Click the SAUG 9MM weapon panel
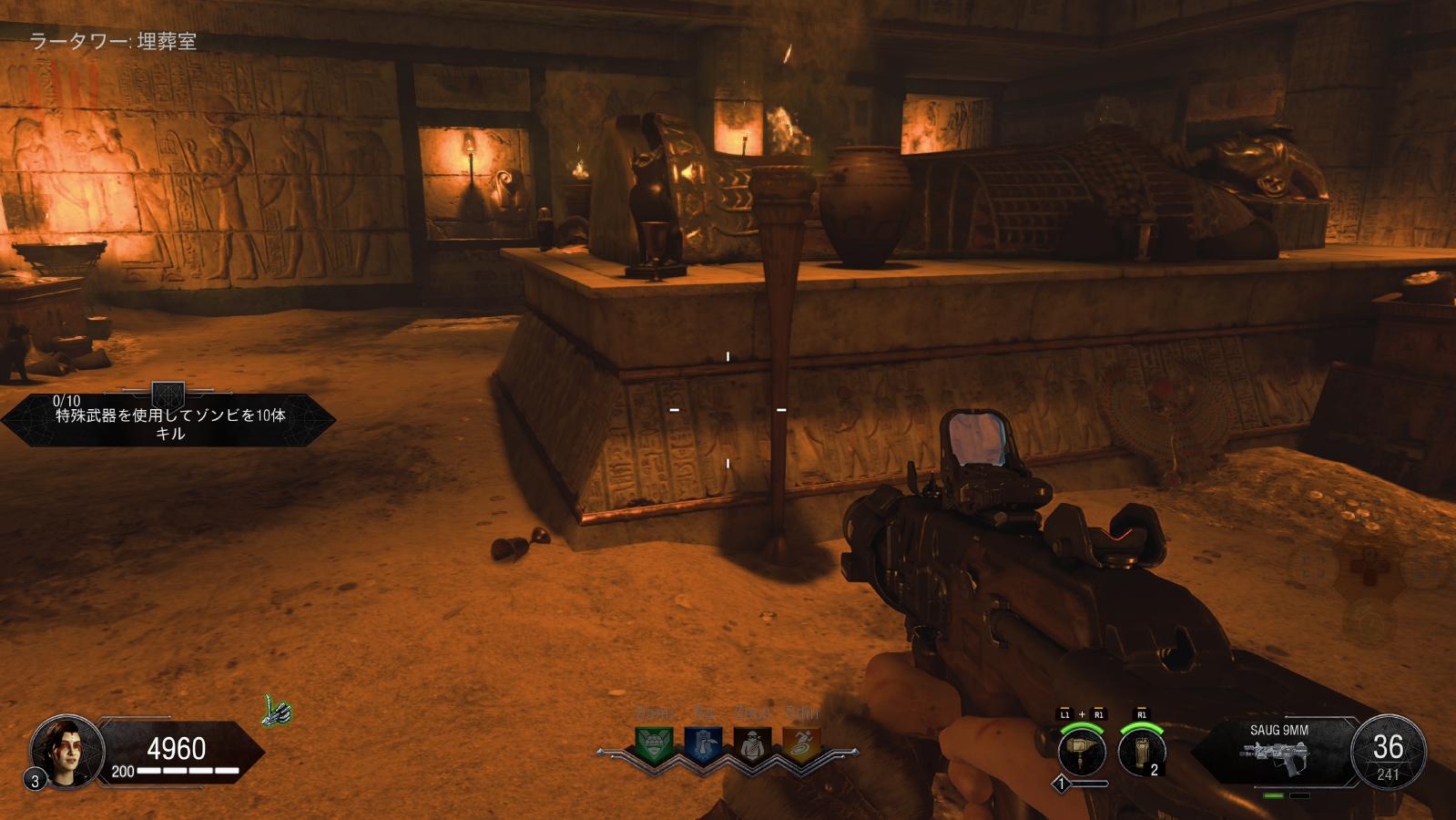The height and width of the screenshot is (820, 1456). [x=1278, y=753]
